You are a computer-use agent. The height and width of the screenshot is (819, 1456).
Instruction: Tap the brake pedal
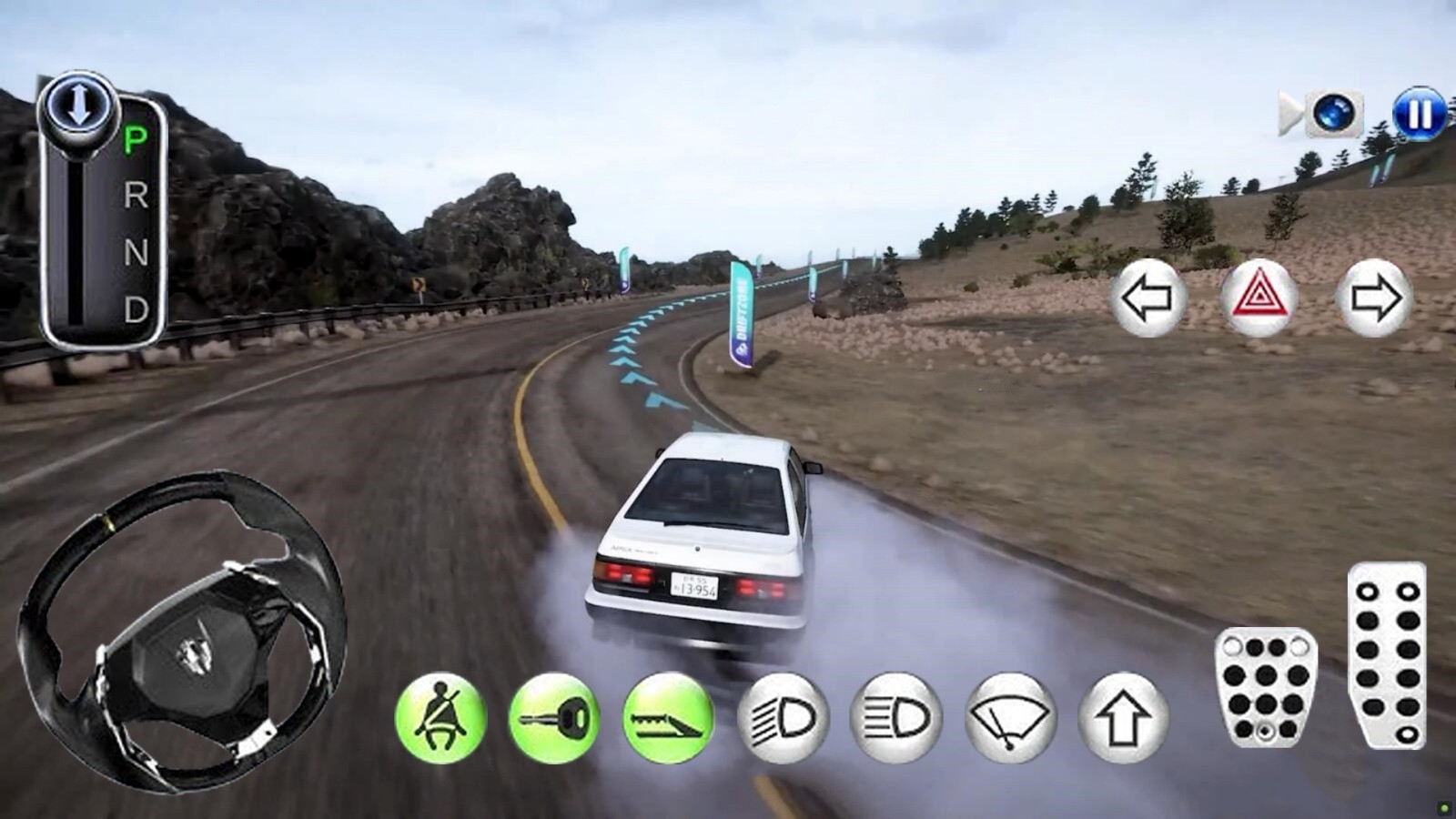click(x=1265, y=687)
